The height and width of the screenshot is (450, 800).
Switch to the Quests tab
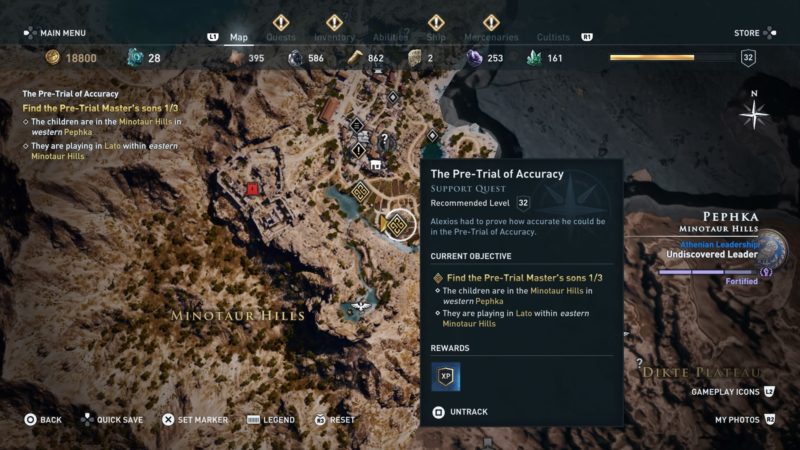(x=281, y=38)
